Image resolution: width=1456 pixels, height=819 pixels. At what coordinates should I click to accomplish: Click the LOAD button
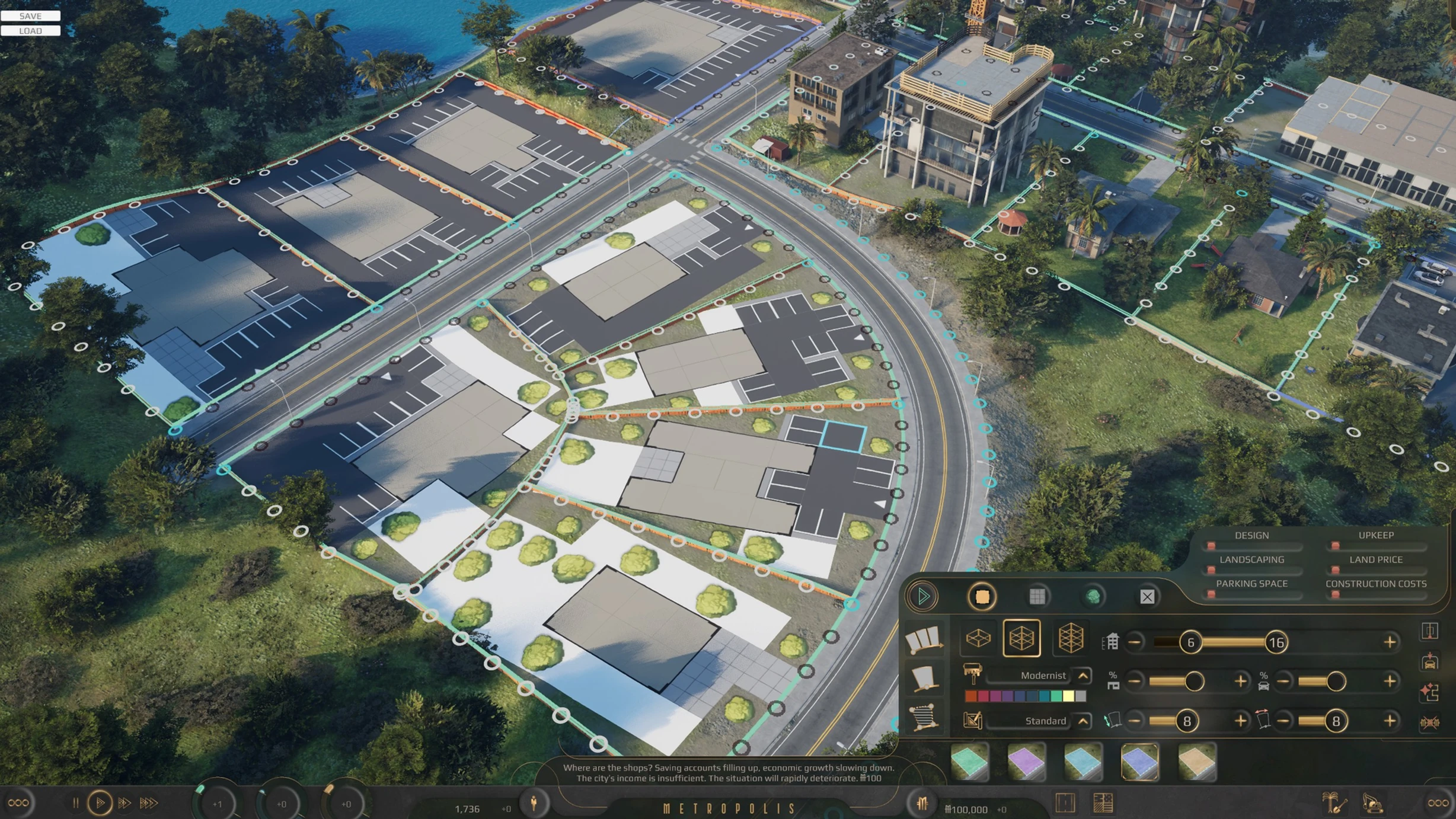click(30, 31)
